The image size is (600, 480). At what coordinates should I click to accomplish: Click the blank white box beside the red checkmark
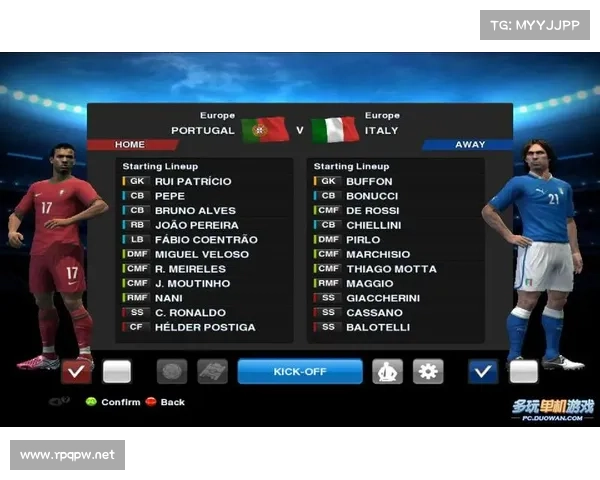tap(117, 372)
